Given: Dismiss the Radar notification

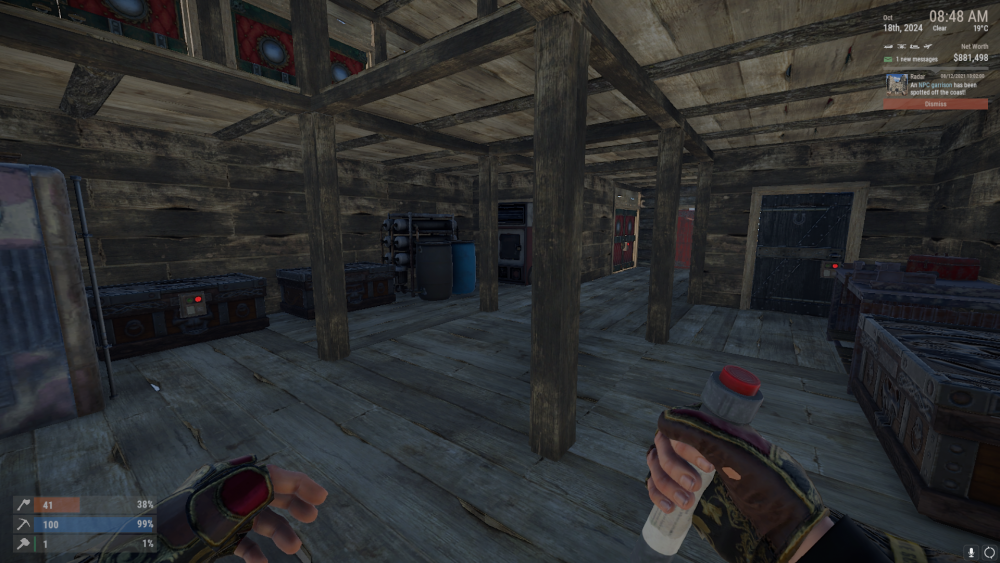Looking at the screenshot, I should click(935, 103).
